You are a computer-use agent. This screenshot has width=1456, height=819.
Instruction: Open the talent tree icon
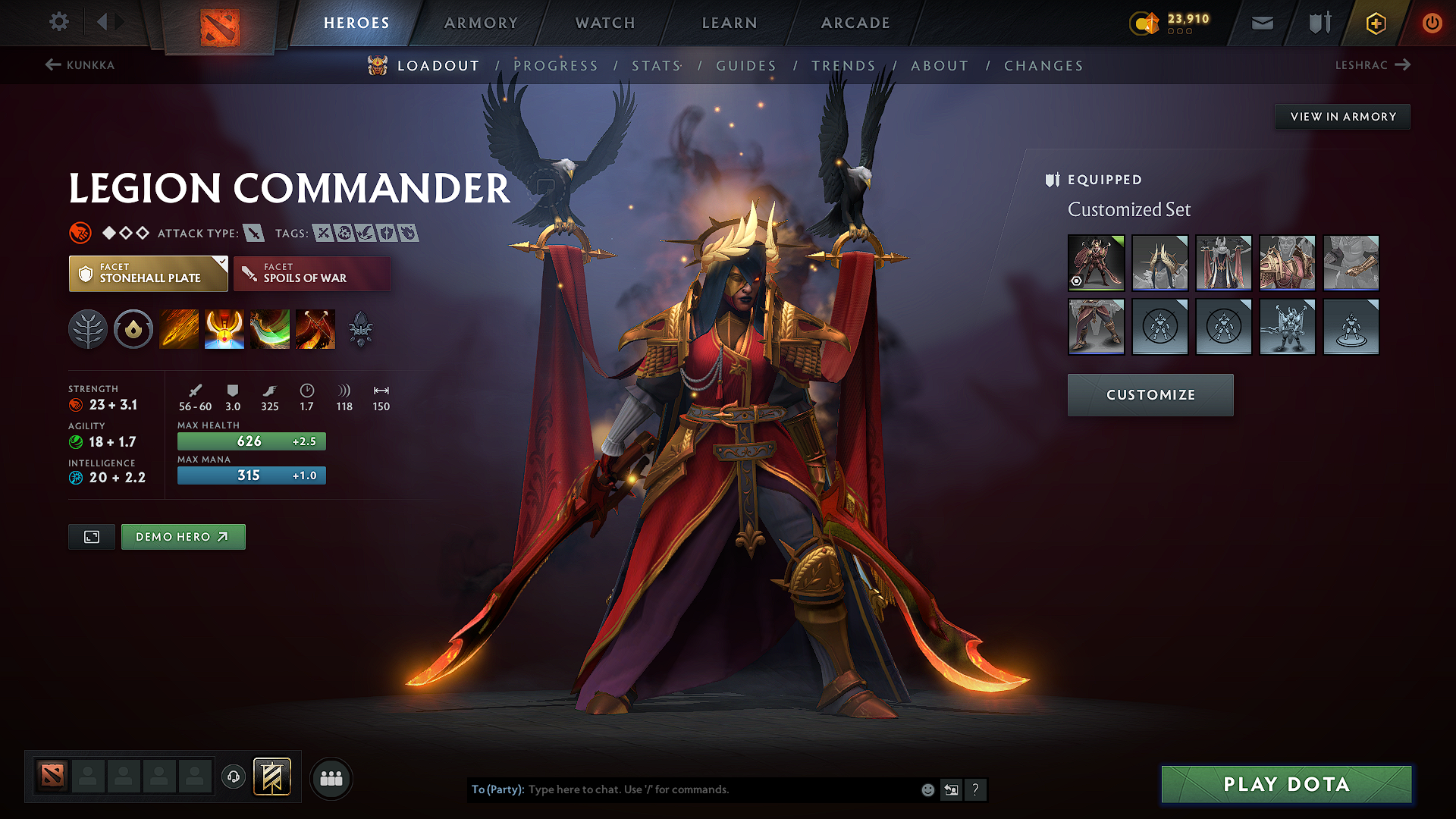coord(88,328)
